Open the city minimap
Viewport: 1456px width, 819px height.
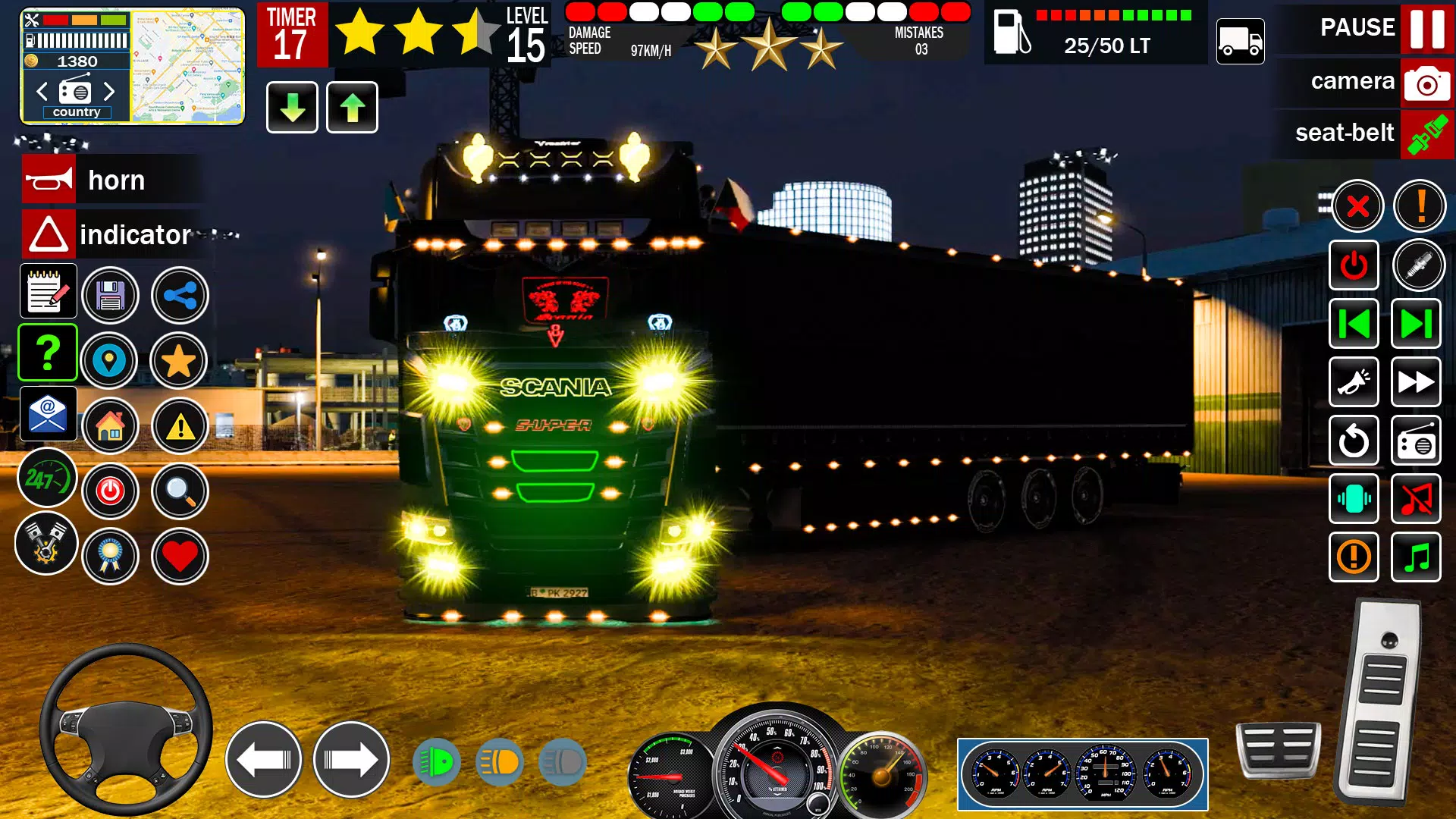point(187,67)
